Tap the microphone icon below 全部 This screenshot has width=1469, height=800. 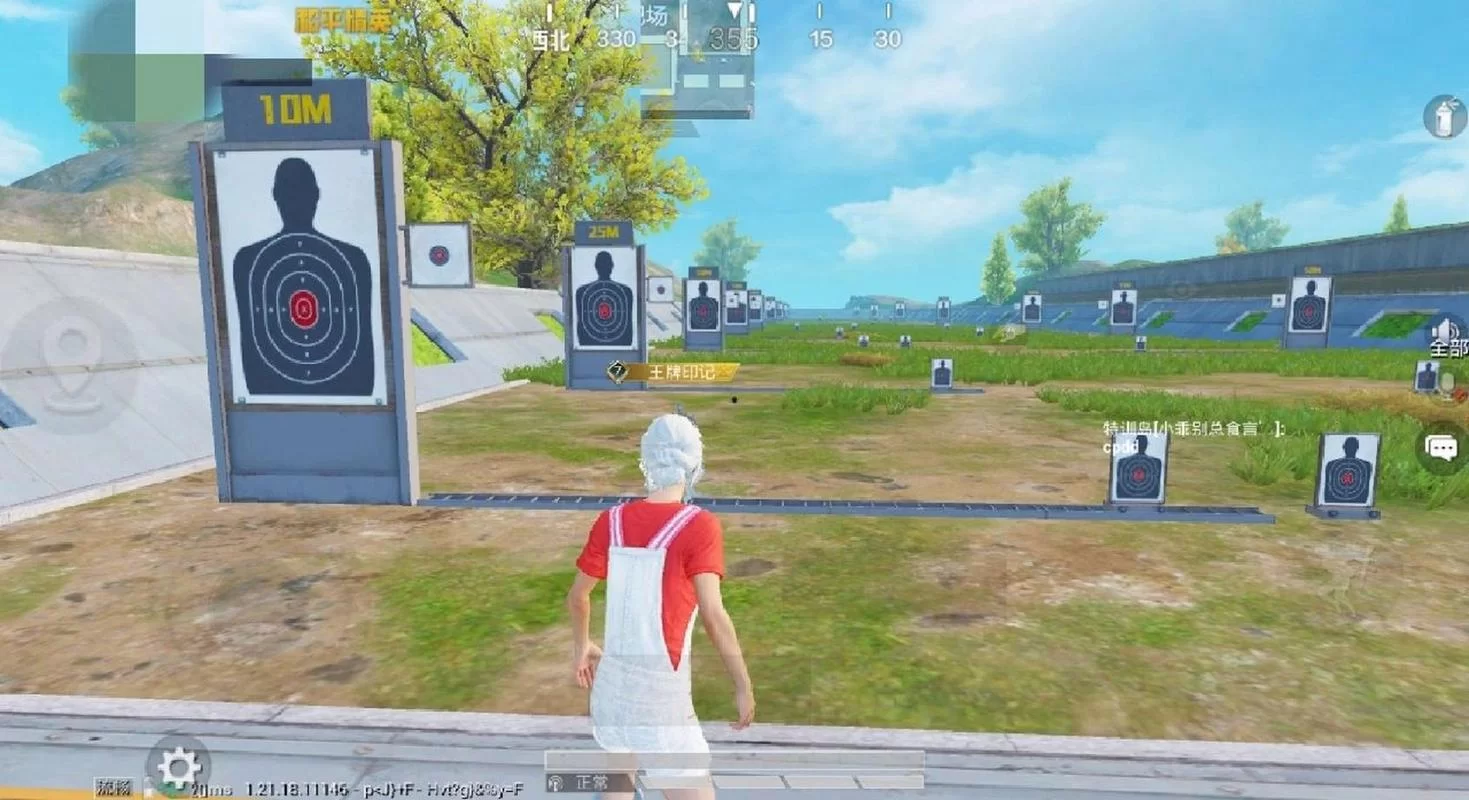tap(1447, 383)
